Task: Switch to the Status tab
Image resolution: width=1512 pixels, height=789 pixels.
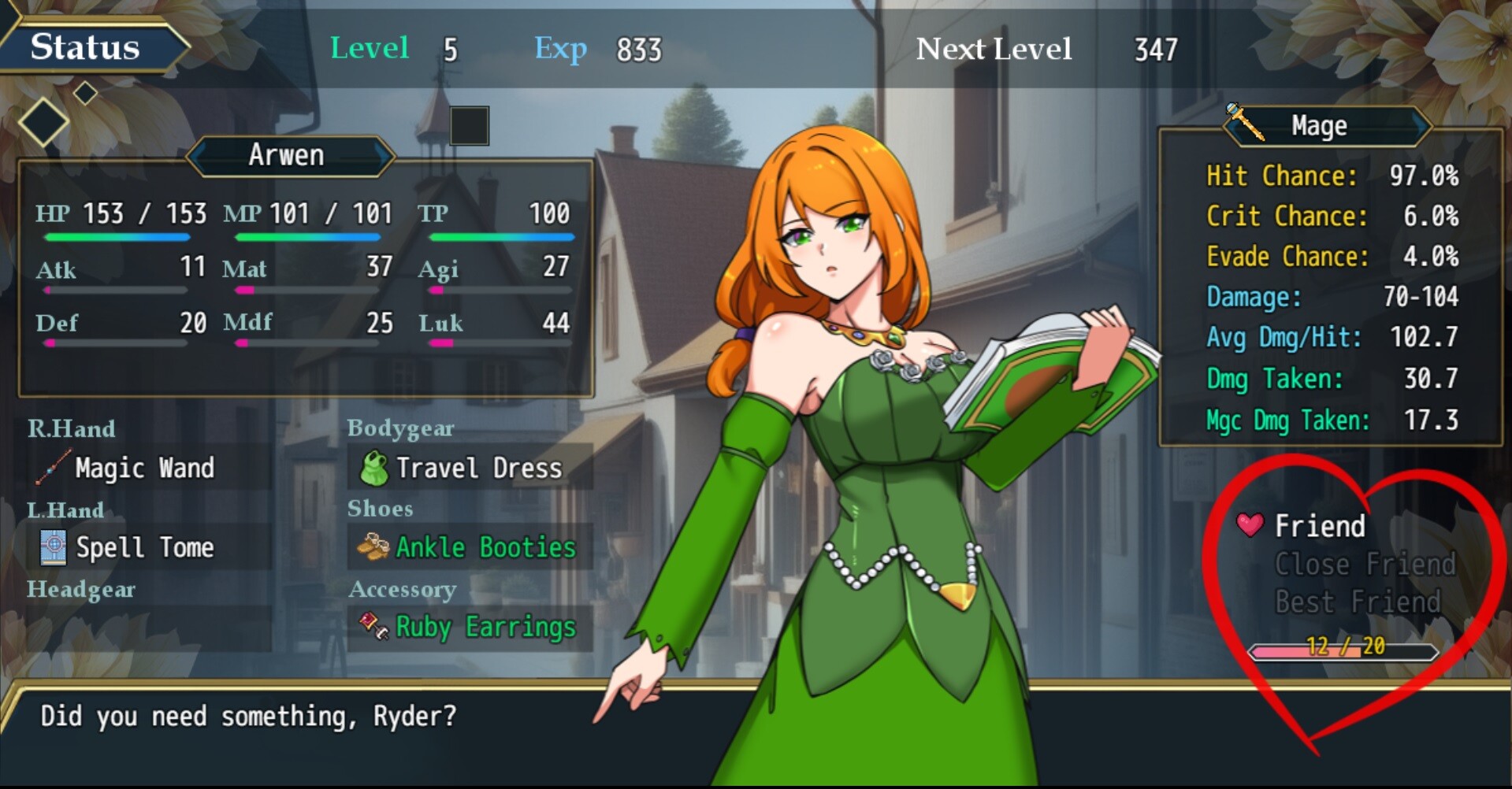Action: coord(84,47)
